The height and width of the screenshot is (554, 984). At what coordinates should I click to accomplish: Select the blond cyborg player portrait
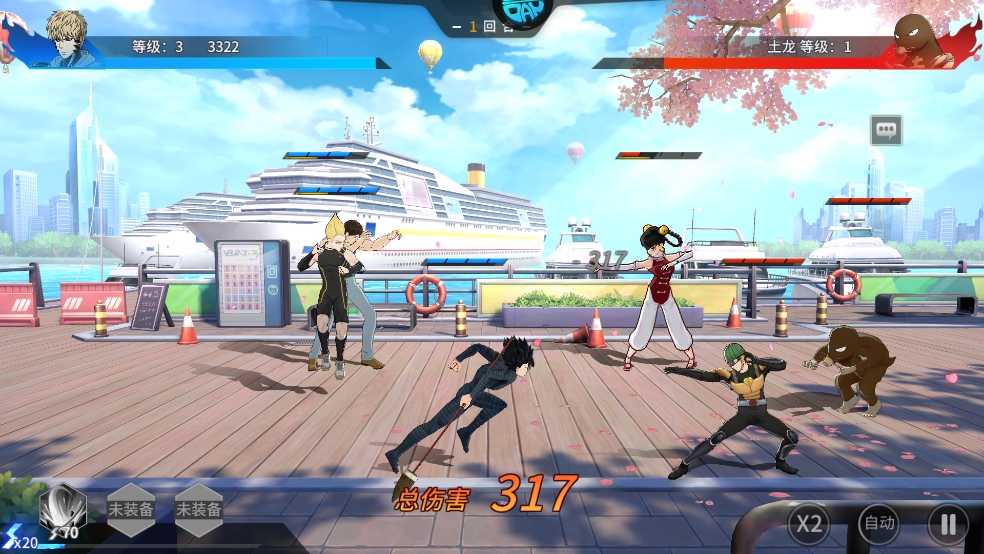point(74,40)
